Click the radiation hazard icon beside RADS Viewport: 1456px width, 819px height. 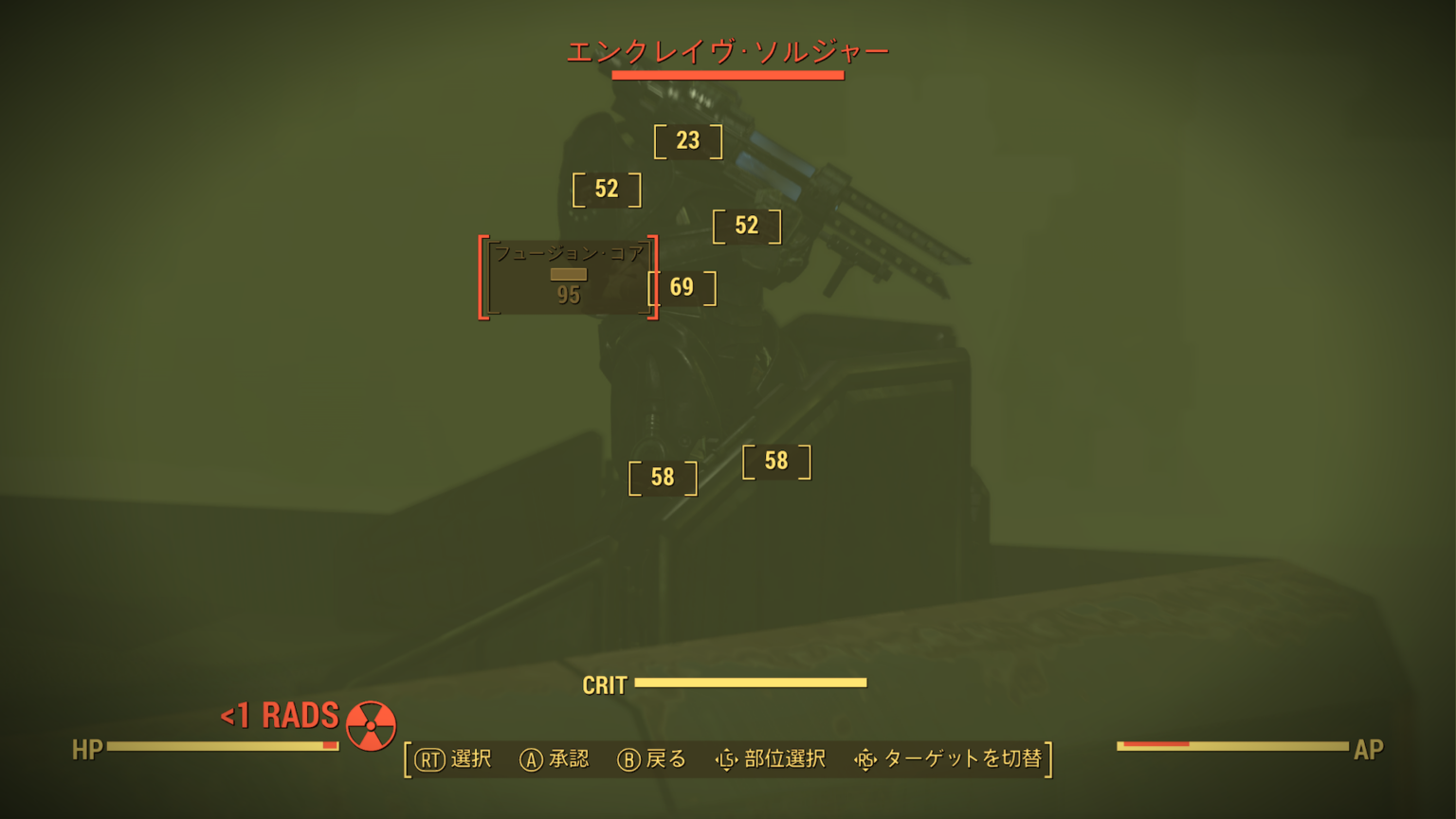click(371, 727)
